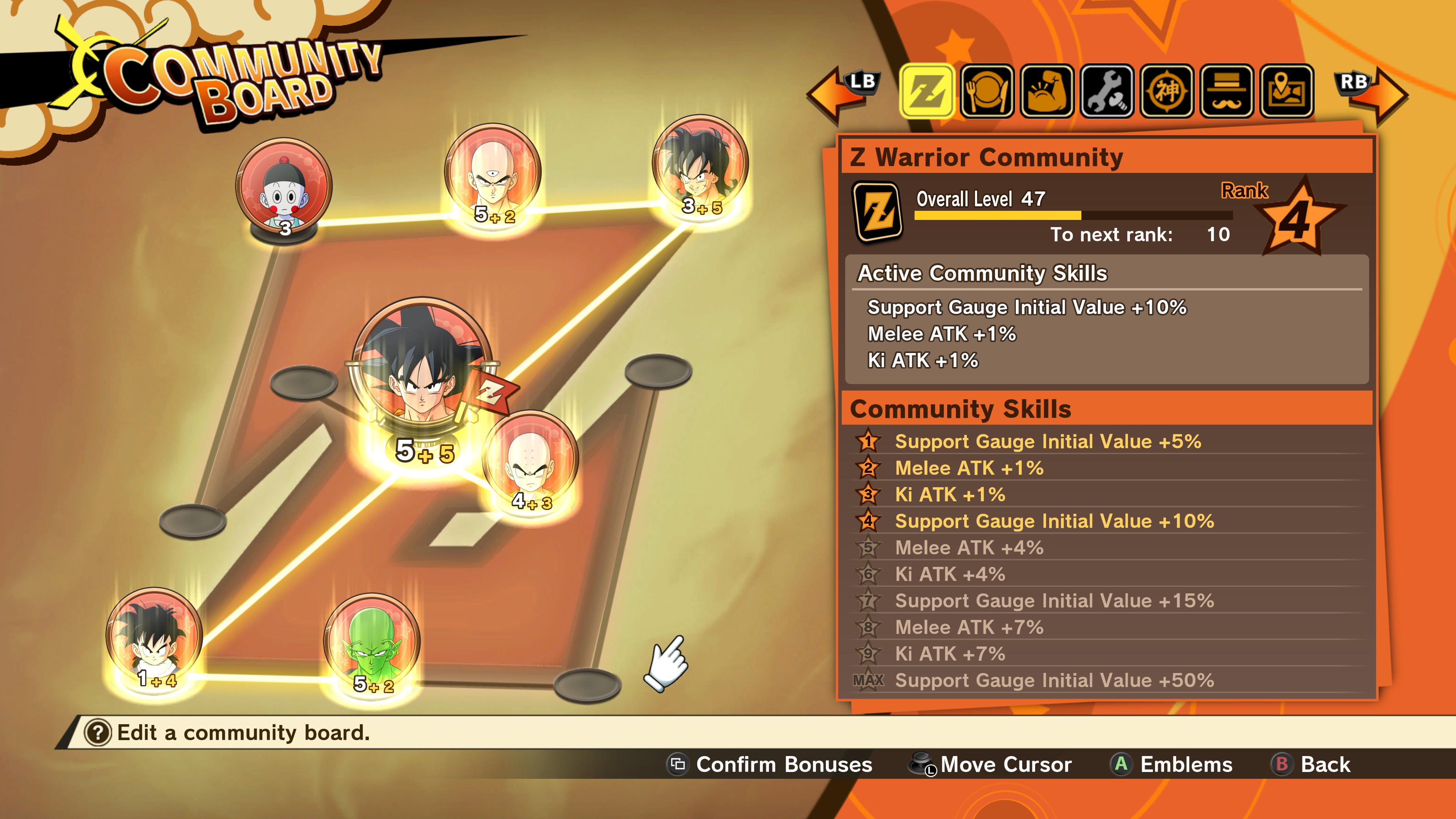1456x819 pixels.
Task: Select the Adventure Community map tab
Action: 1287,91
